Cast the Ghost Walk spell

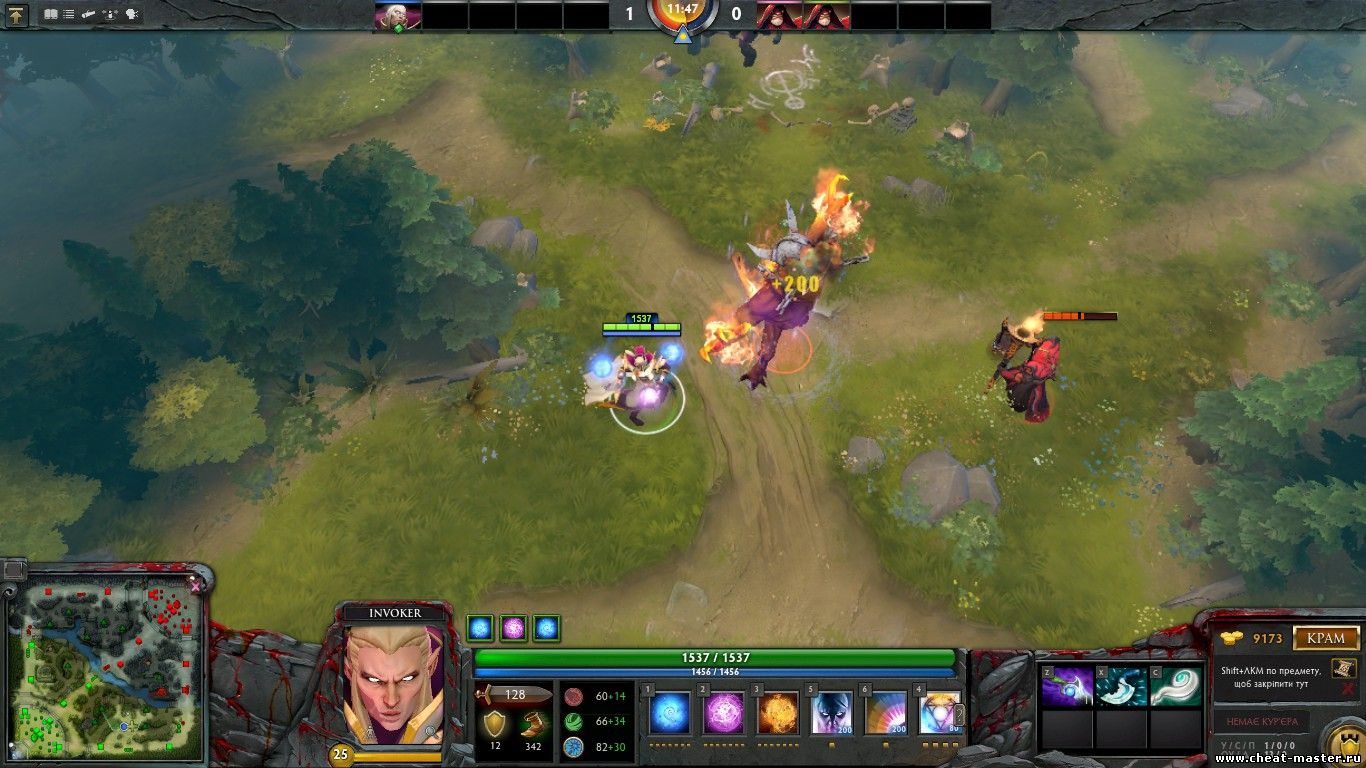832,713
